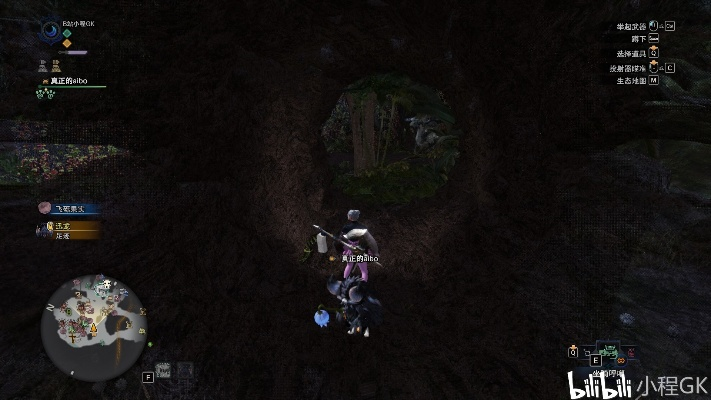The image size is (711, 400).
Task: Open the bilibili watermark logo
Action: (599, 384)
